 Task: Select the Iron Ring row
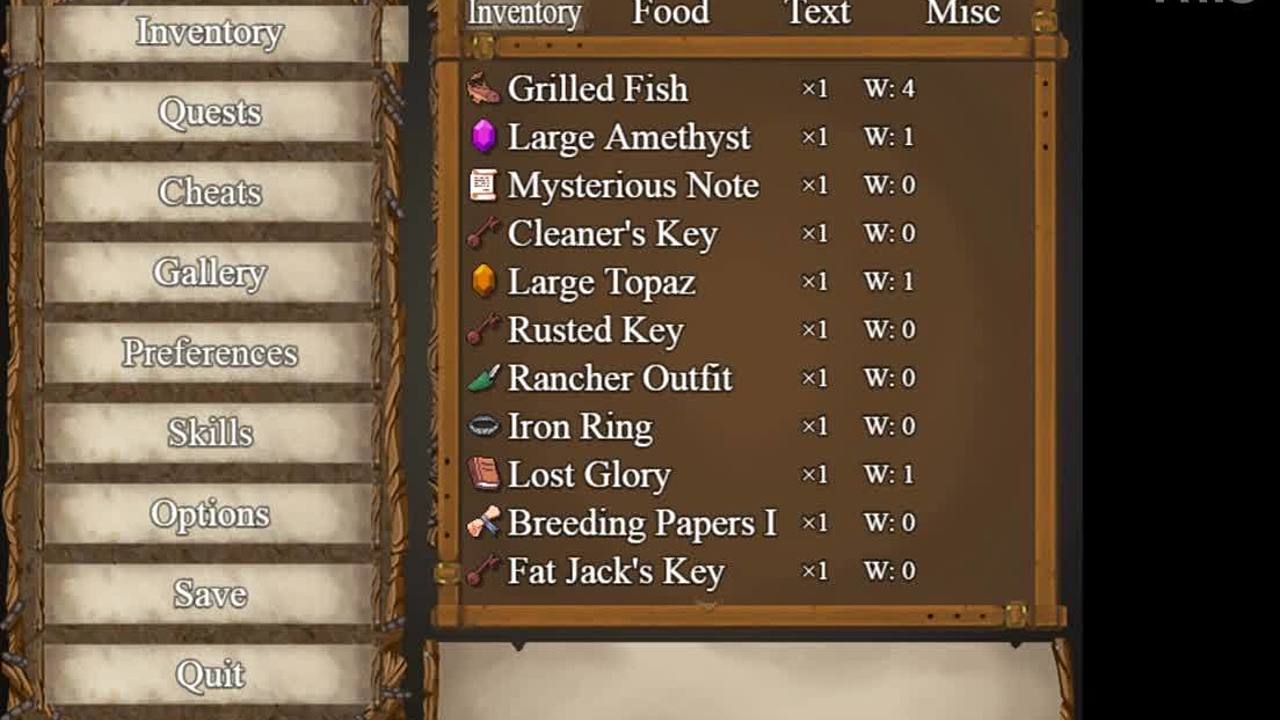(580, 426)
